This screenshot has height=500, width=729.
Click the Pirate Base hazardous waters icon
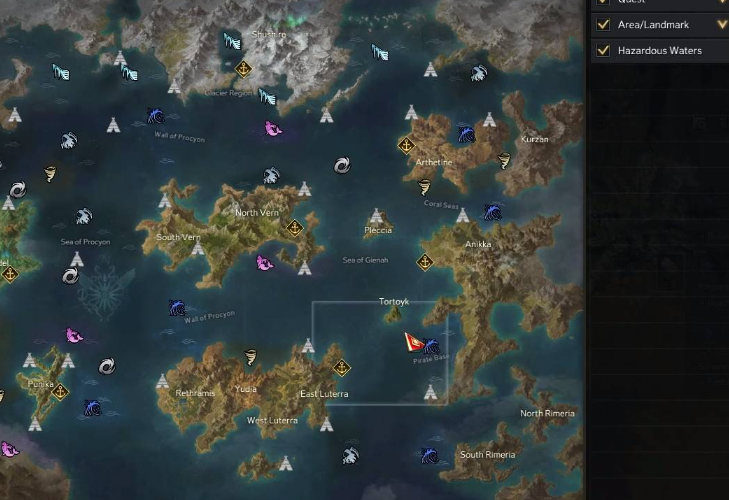pyautogui.click(x=431, y=347)
